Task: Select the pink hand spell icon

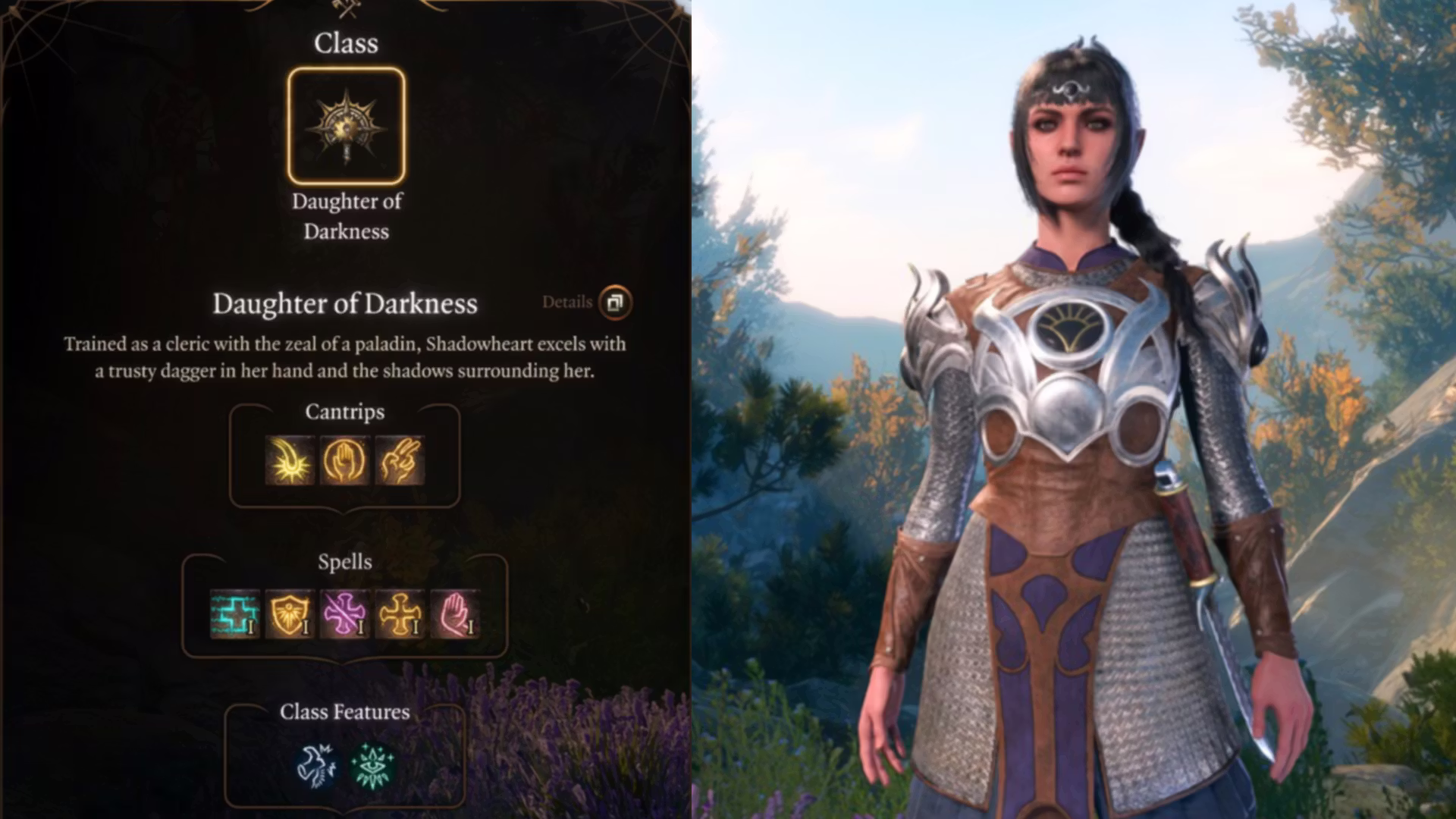Action: pos(455,613)
